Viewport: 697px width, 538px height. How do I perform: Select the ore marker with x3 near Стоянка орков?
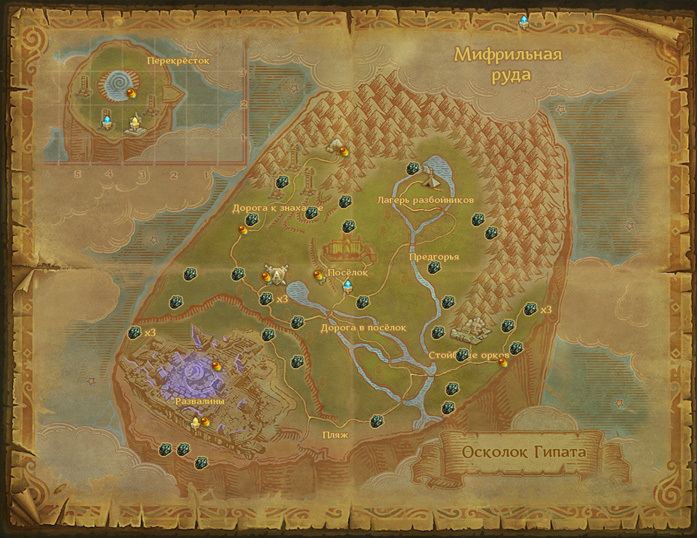(532, 310)
